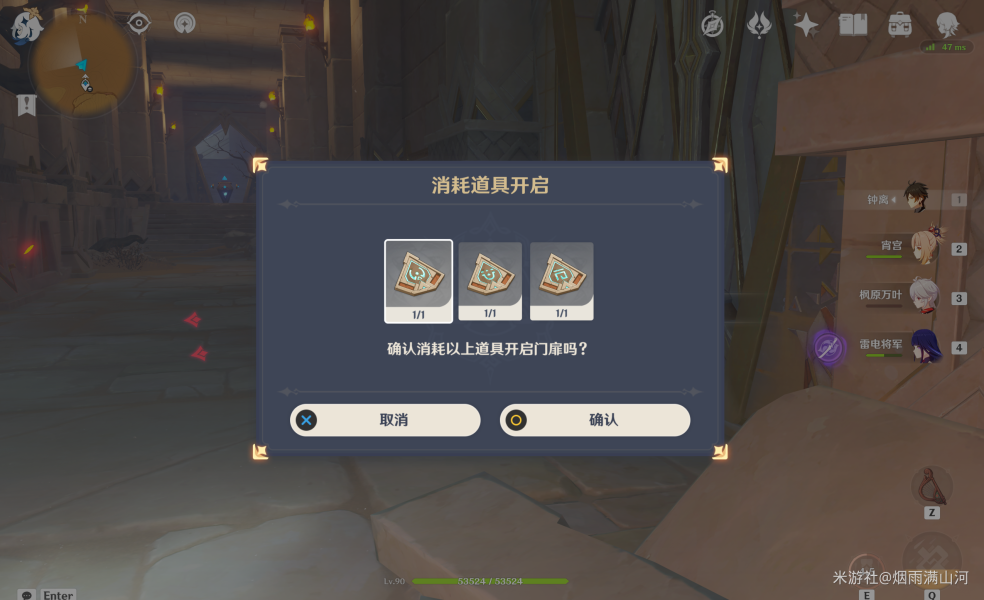
Task: Open the adventurer handbook book icon
Action: tap(853, 25)
